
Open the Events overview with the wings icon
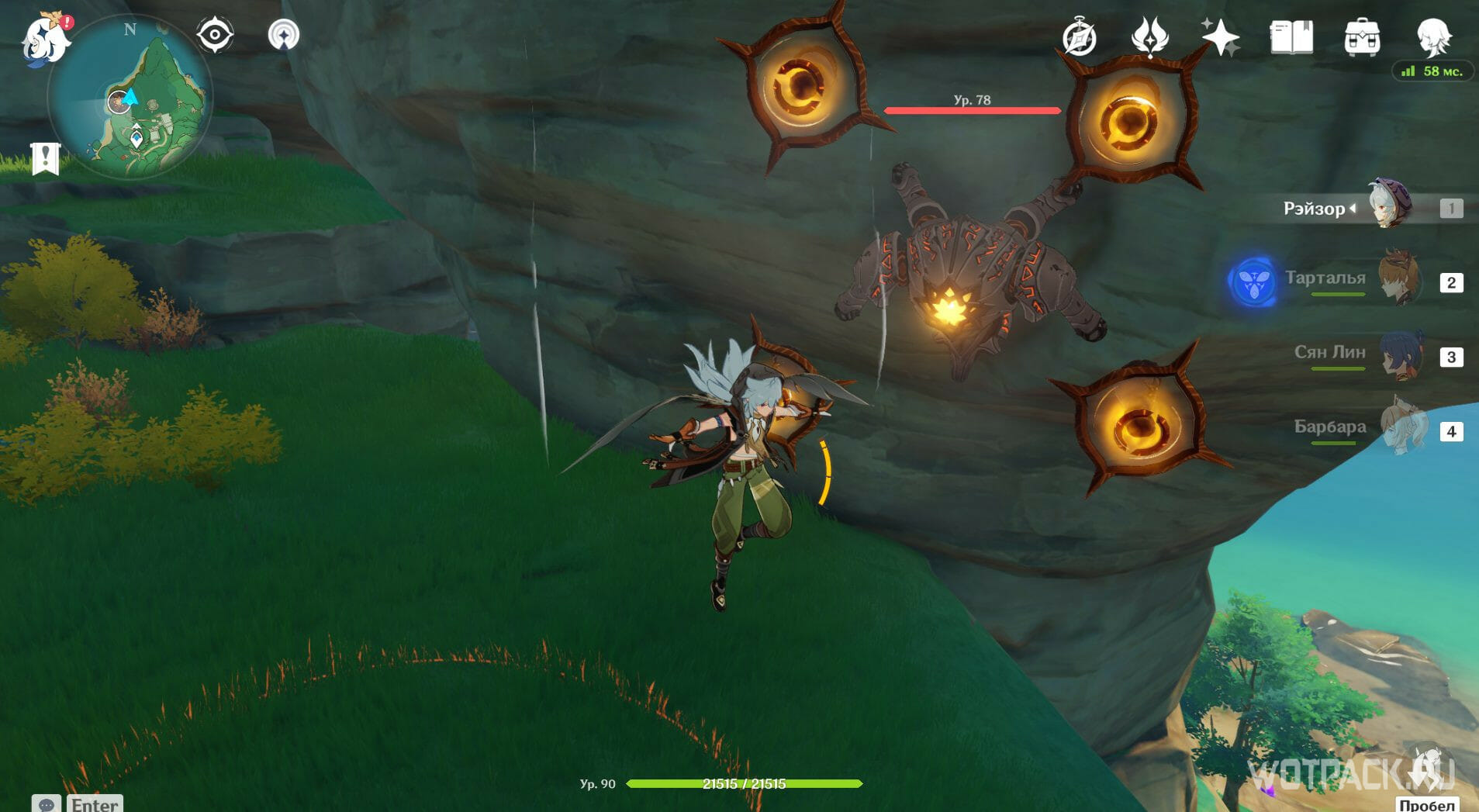click(1152, 35)
